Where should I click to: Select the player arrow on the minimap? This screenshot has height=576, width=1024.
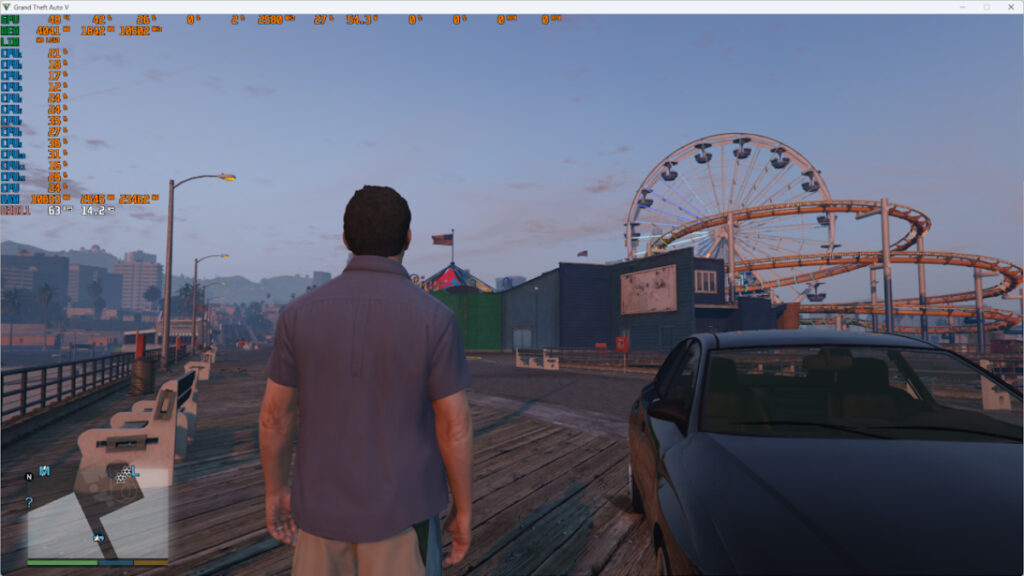coord(99,538)
